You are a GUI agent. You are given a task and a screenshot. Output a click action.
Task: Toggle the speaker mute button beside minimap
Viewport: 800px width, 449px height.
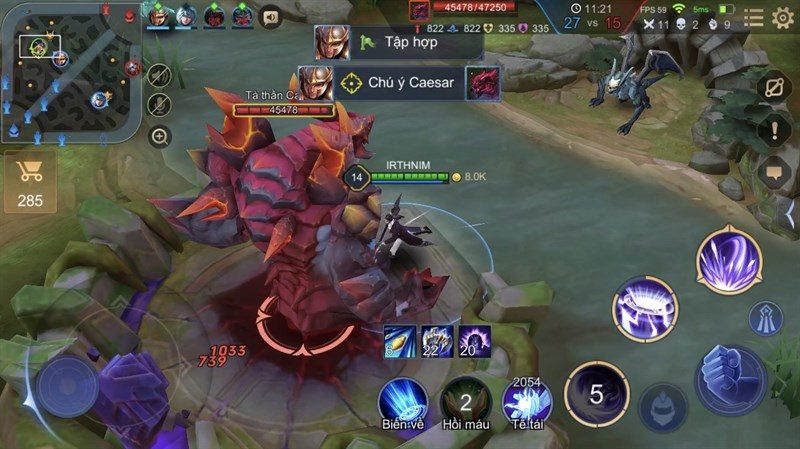pos(158,75)
